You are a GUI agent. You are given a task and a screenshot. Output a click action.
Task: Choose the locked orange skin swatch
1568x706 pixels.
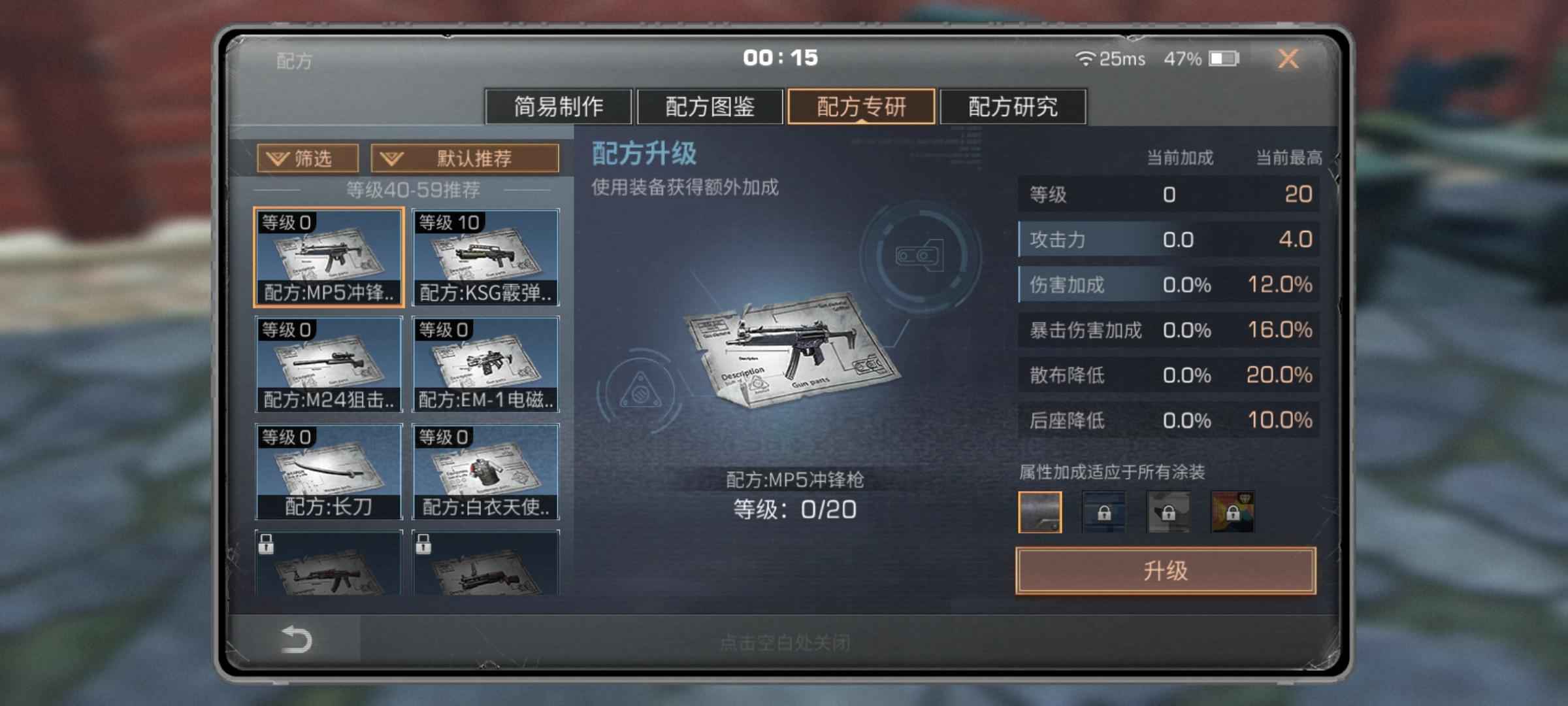[x=1232, y=512]
